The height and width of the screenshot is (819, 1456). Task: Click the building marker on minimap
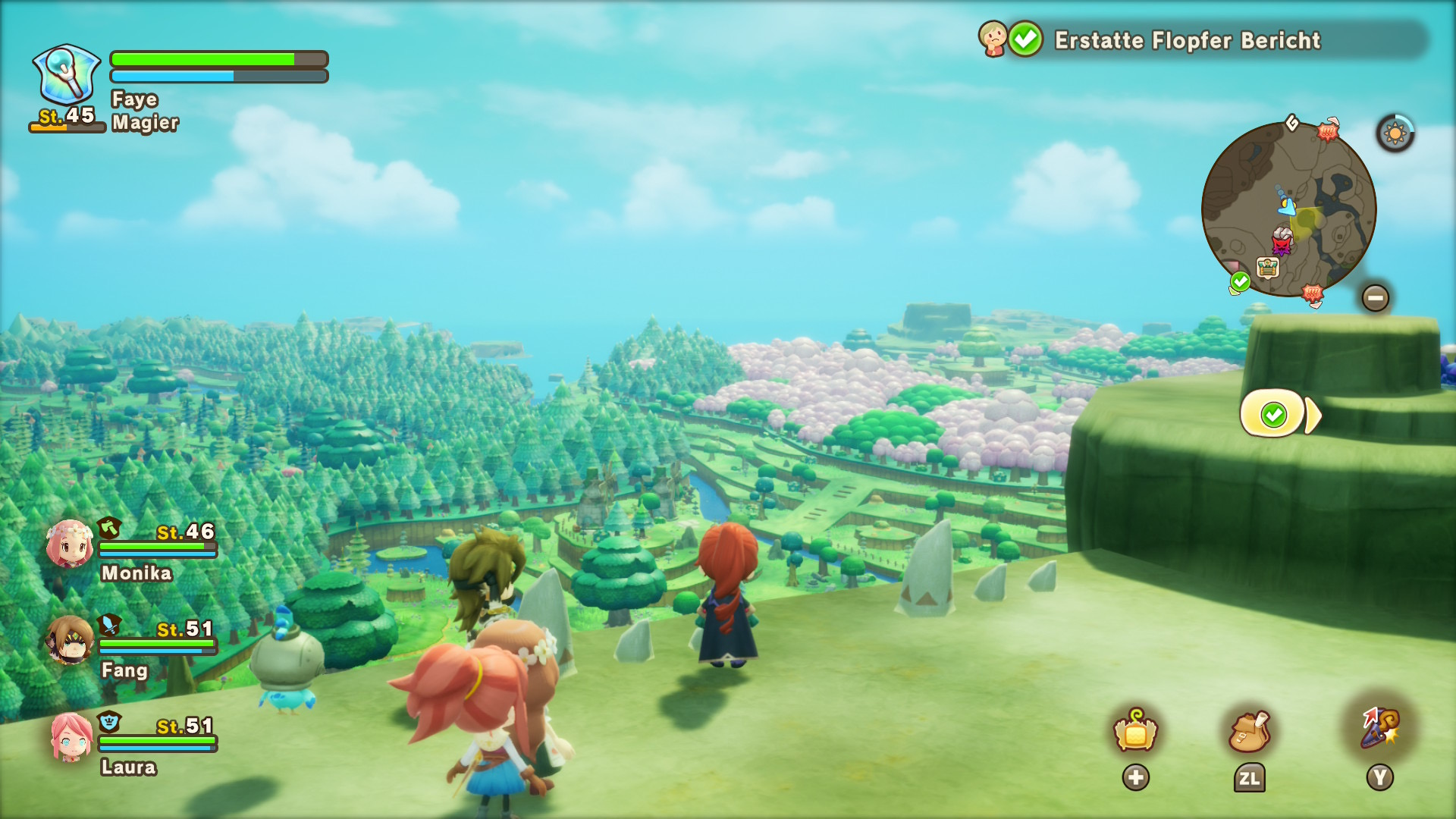[1267, 267]
